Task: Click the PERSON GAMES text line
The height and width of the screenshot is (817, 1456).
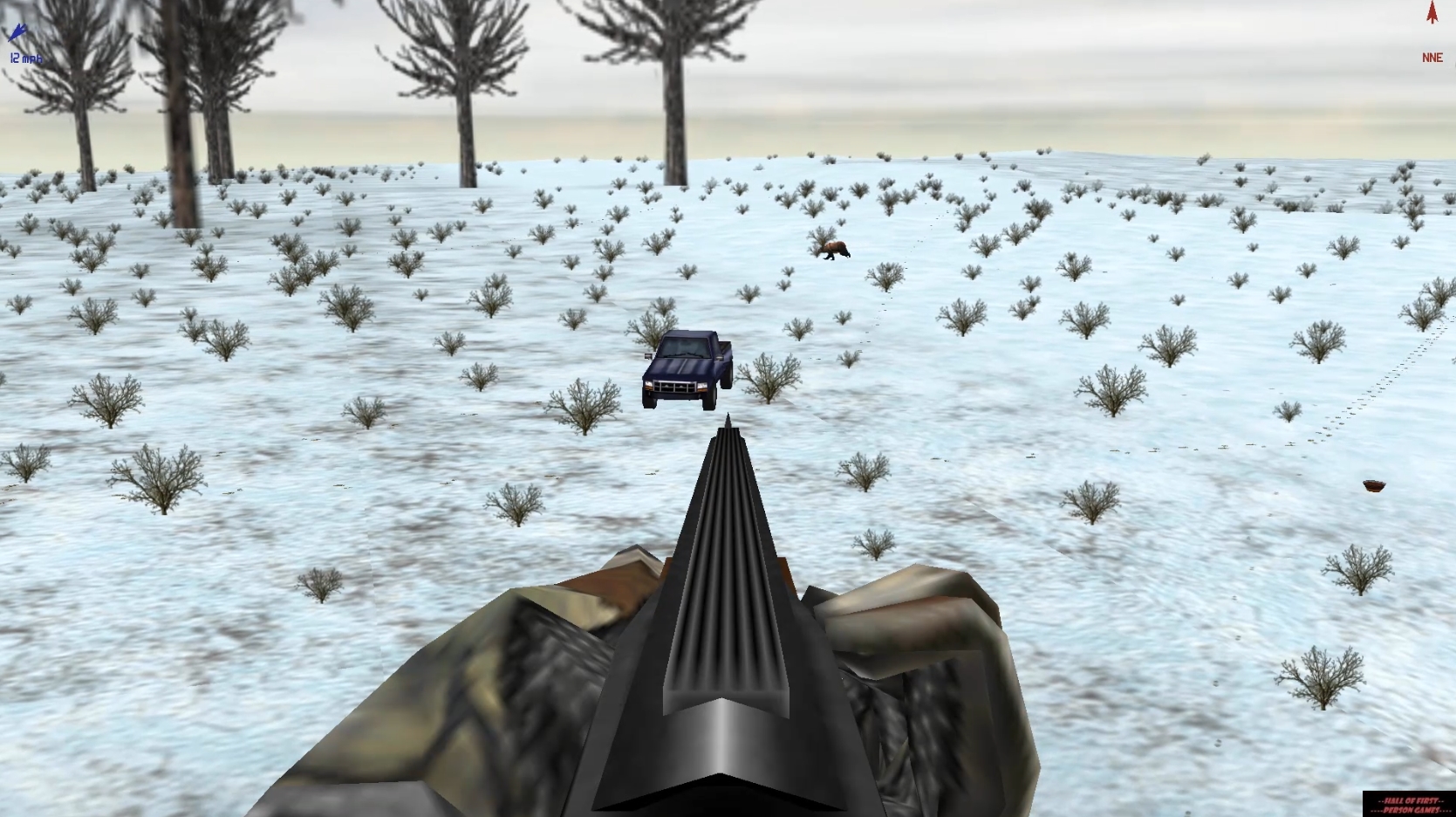Action: [x=1409, y=810]
